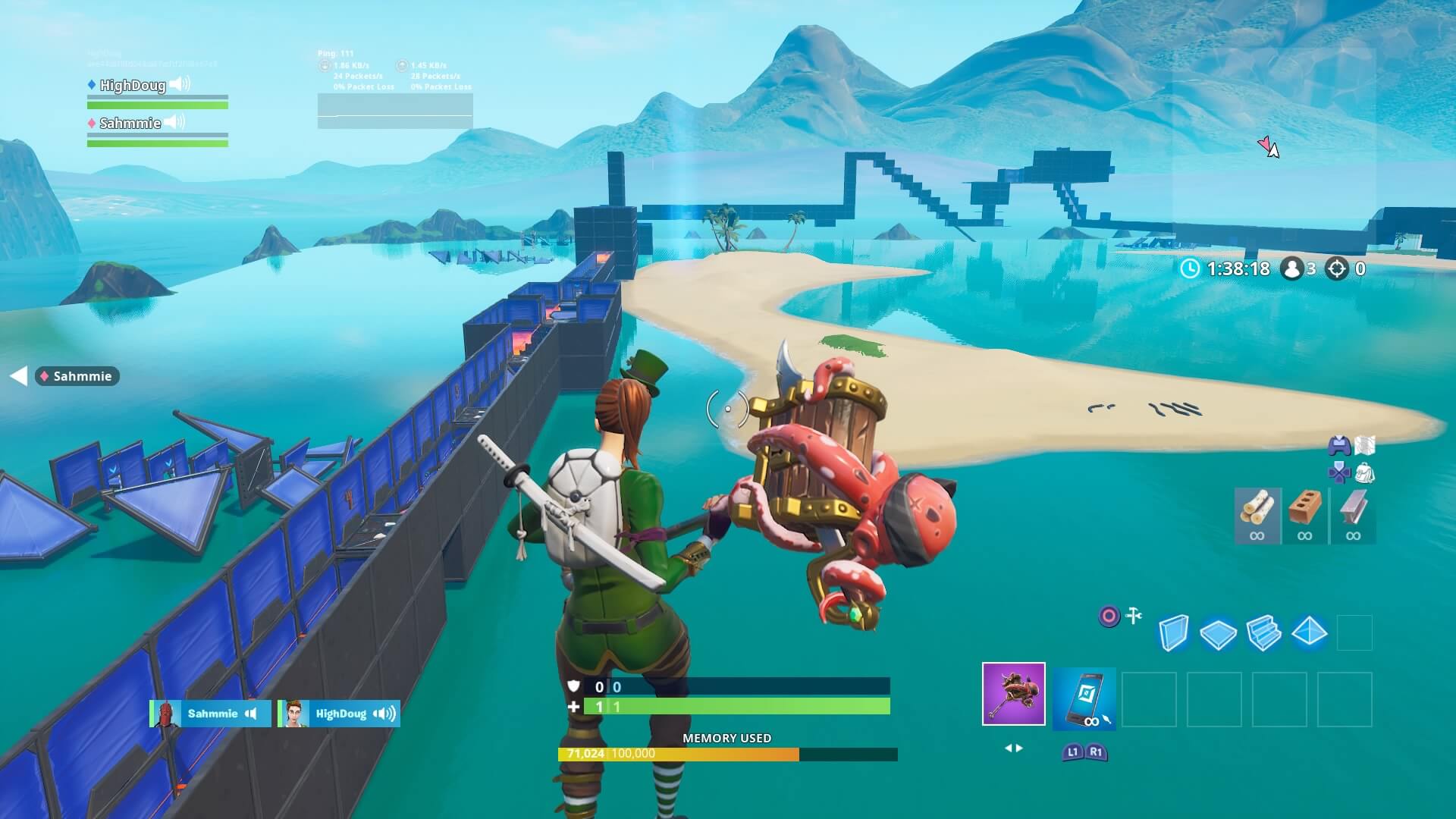The image size is (1456, 819).
Task: Choose the wall building piece
Action: coord(1173,632)
